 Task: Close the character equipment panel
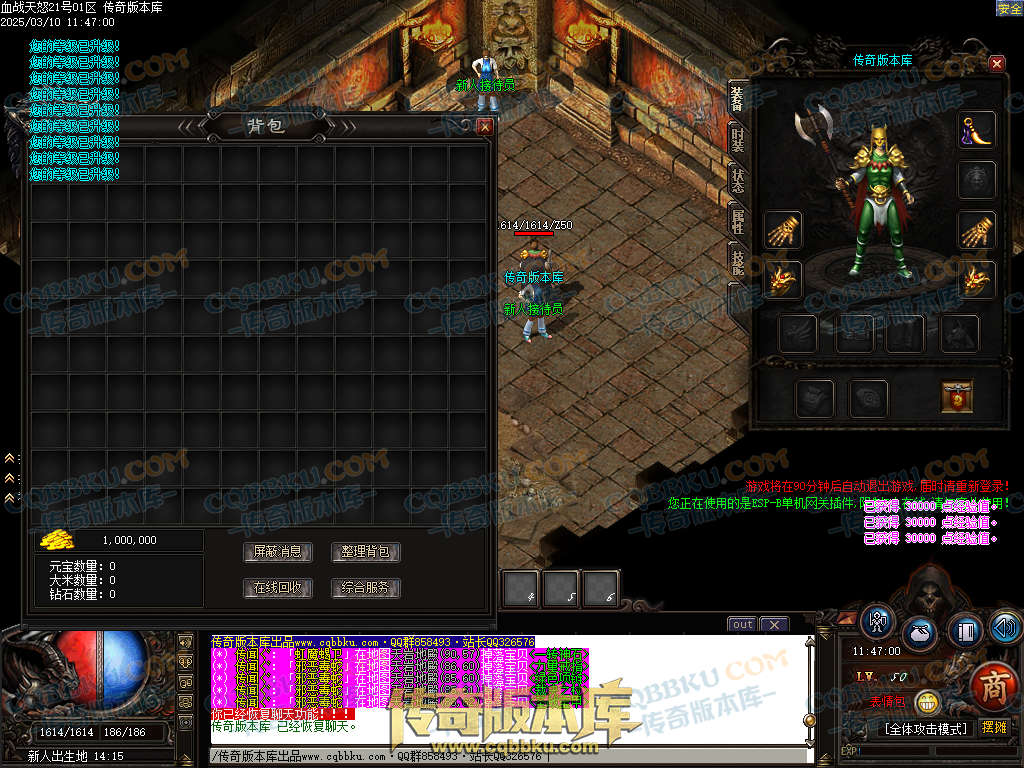pos(996,64)
